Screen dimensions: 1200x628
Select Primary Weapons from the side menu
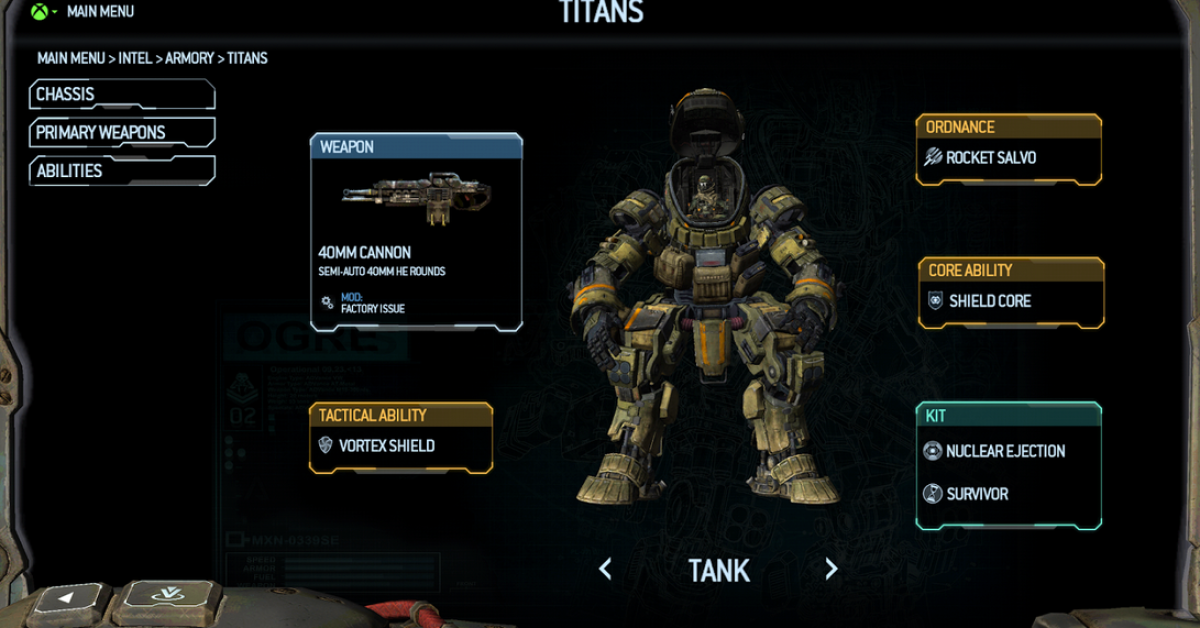click(x=122, y=133)
